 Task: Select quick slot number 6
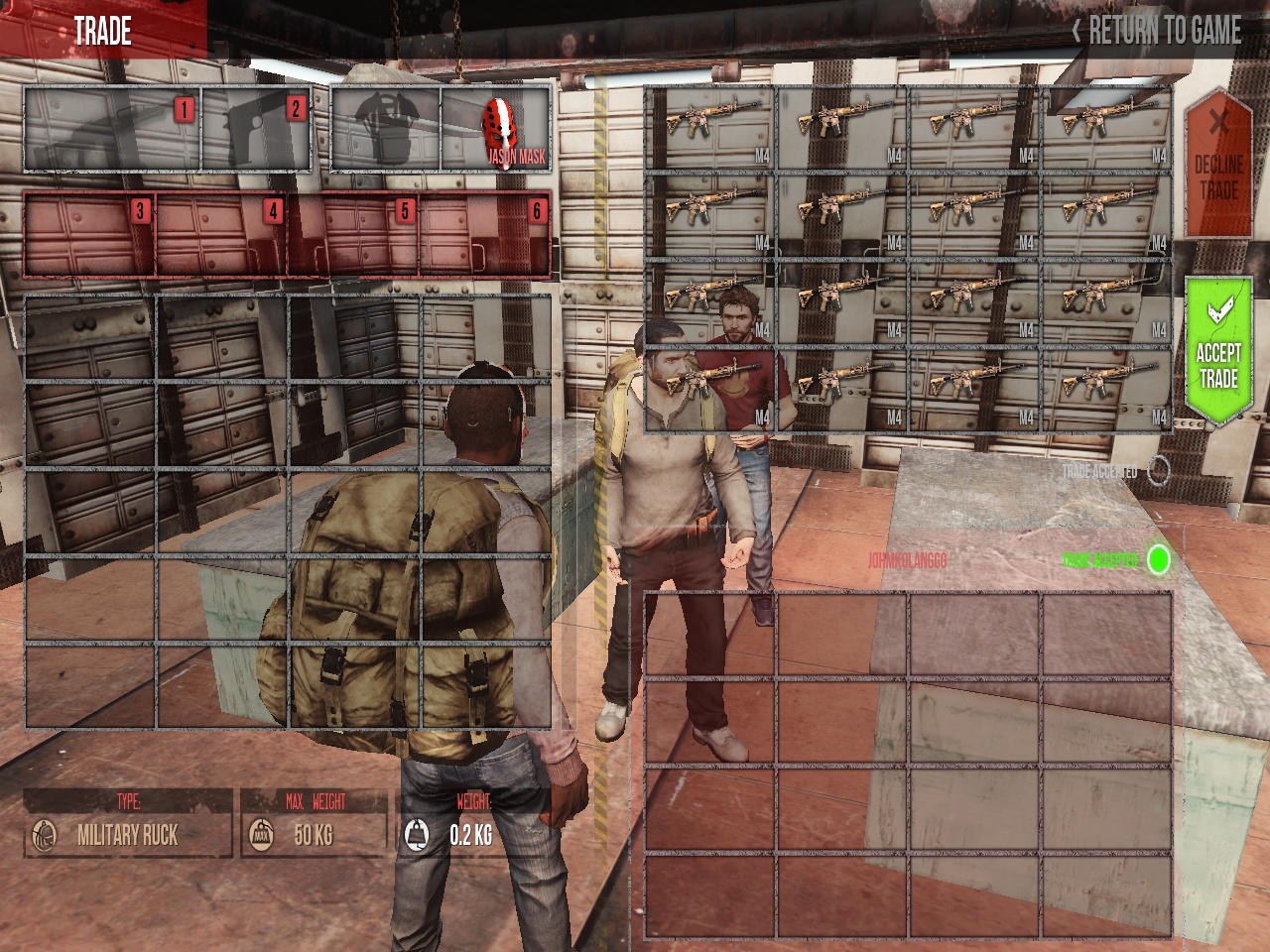tap(484, 235)
